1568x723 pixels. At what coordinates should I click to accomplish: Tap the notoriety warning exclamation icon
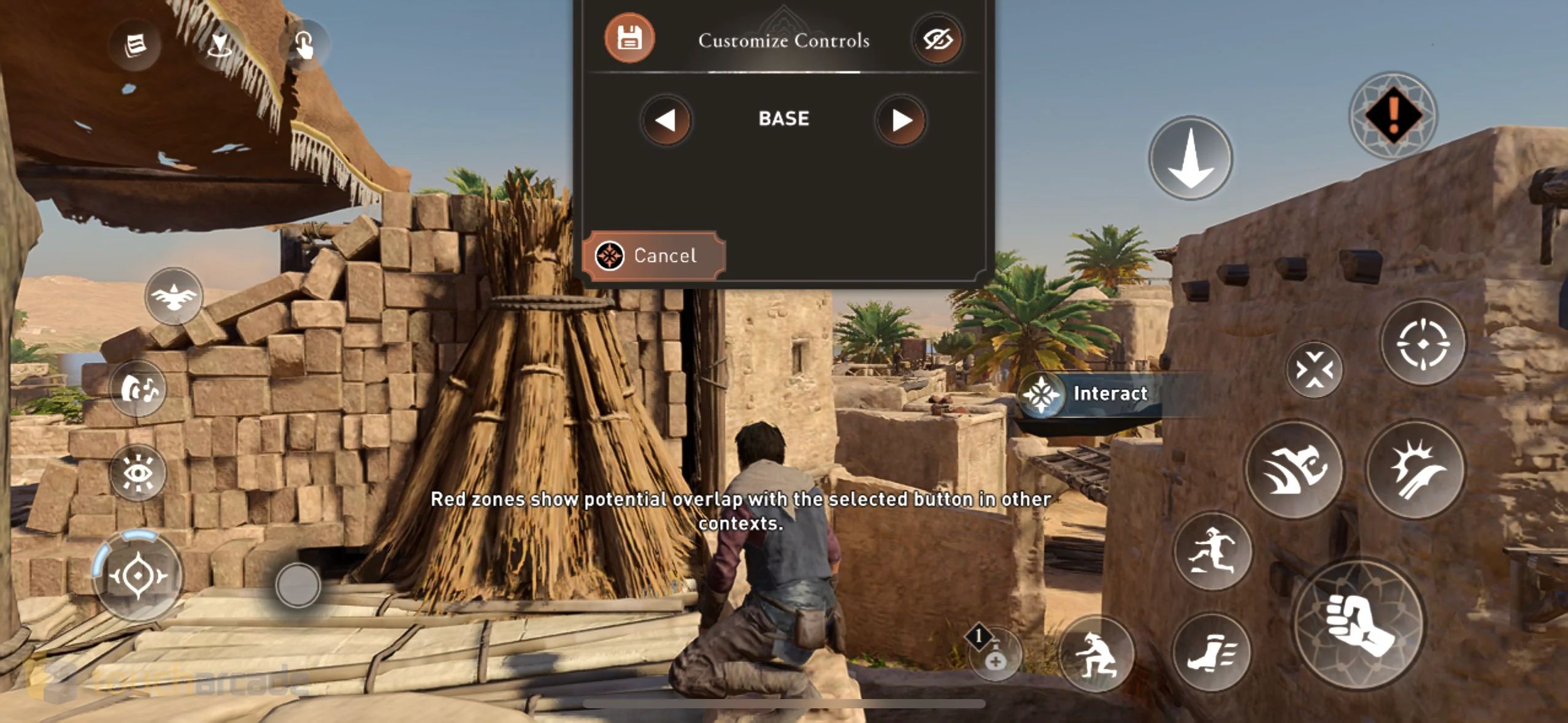tap(1394, 117)
